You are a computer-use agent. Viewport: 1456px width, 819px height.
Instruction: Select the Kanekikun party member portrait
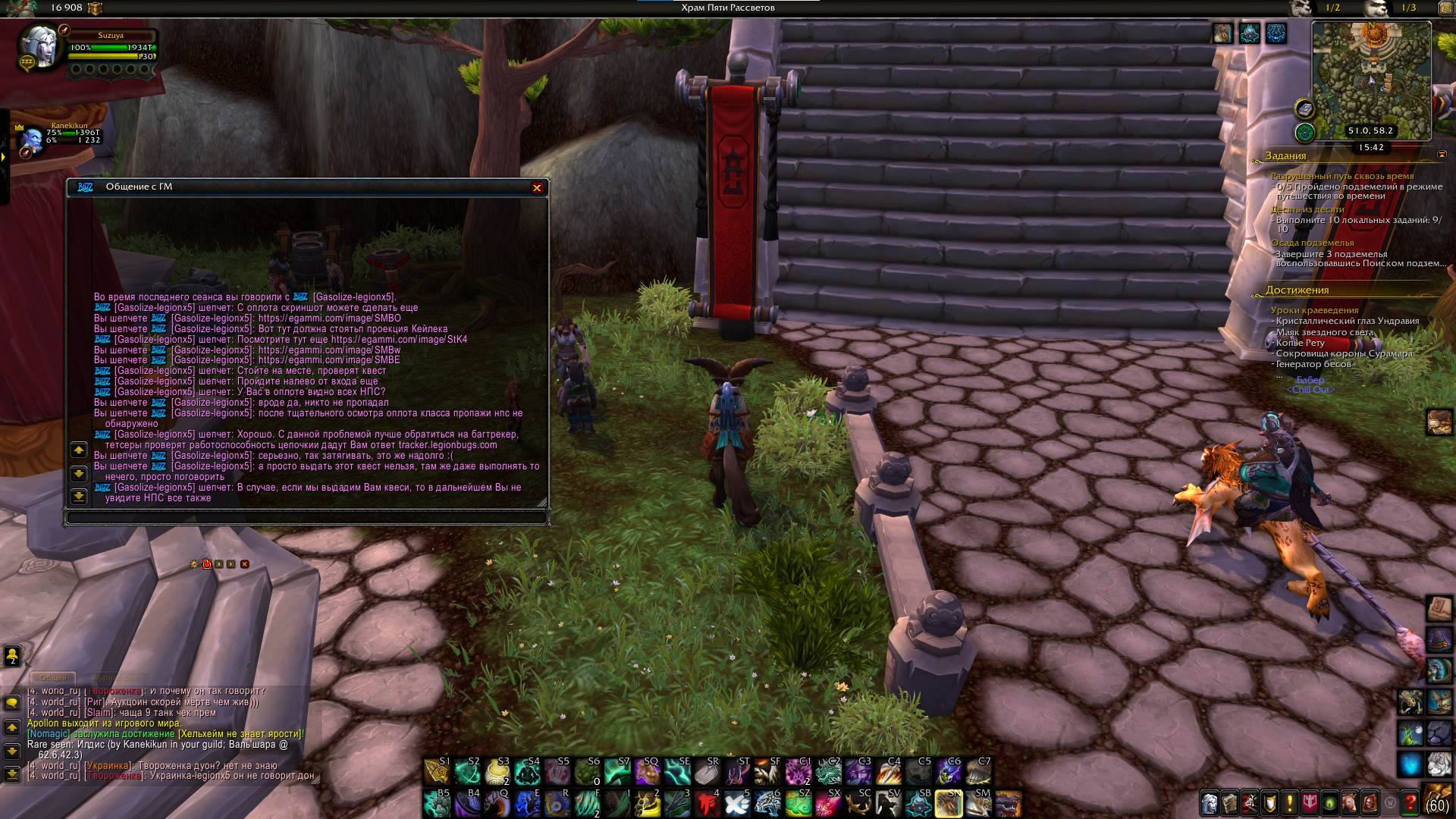(x=32, y=140)
